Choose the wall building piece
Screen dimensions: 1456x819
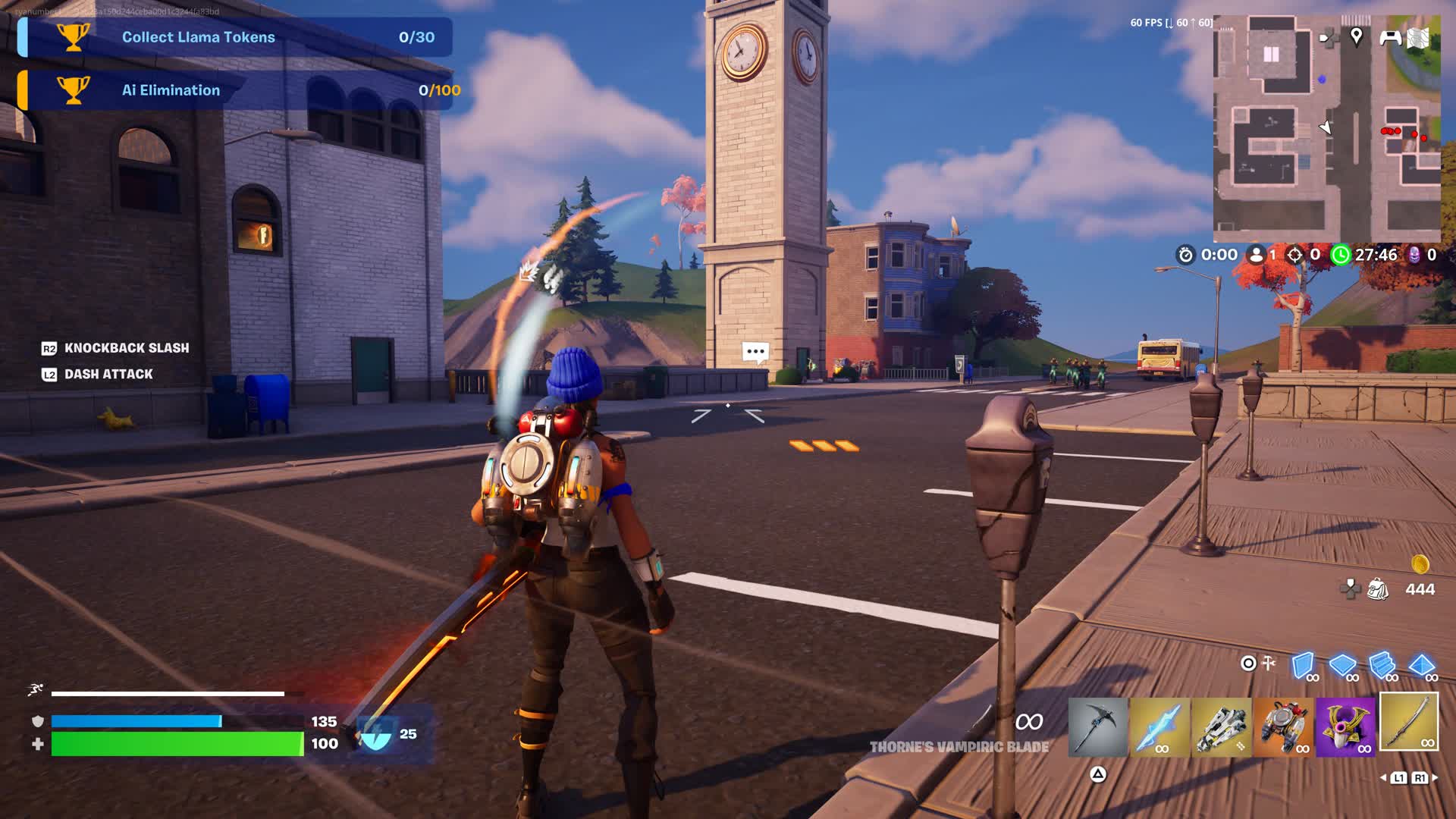[1303, 666]
